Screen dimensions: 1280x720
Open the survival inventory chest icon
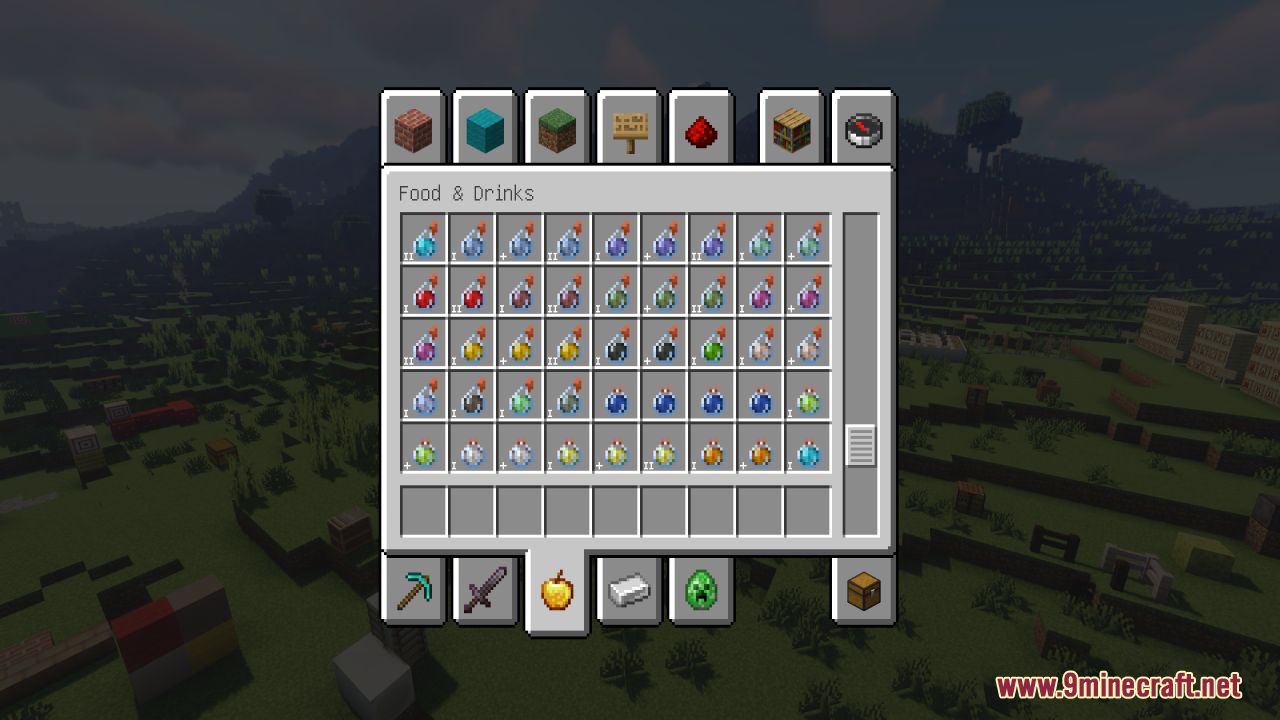(x=862, y=592)
